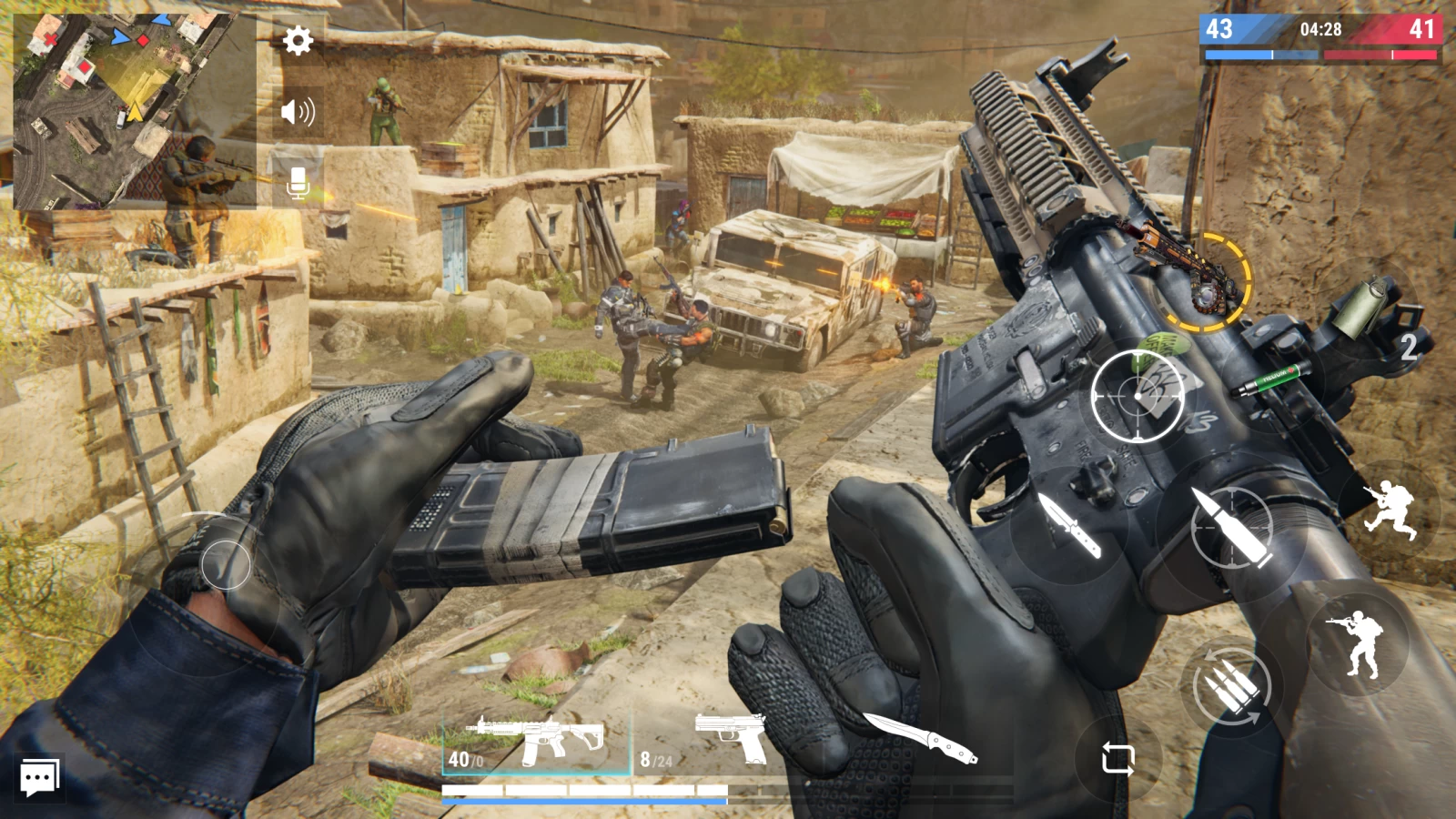Viewport: 1456px width, 819px height.
Task: Aim down sights with crosshair button
Action: coord(1137,396)
